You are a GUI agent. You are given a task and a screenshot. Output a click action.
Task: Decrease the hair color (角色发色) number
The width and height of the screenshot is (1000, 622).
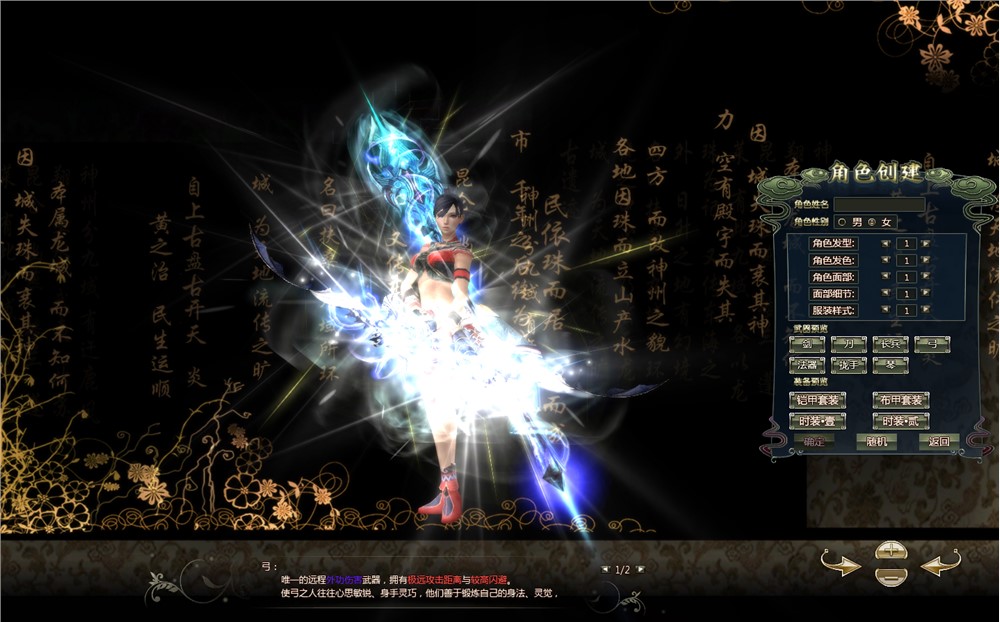(886, 260)
